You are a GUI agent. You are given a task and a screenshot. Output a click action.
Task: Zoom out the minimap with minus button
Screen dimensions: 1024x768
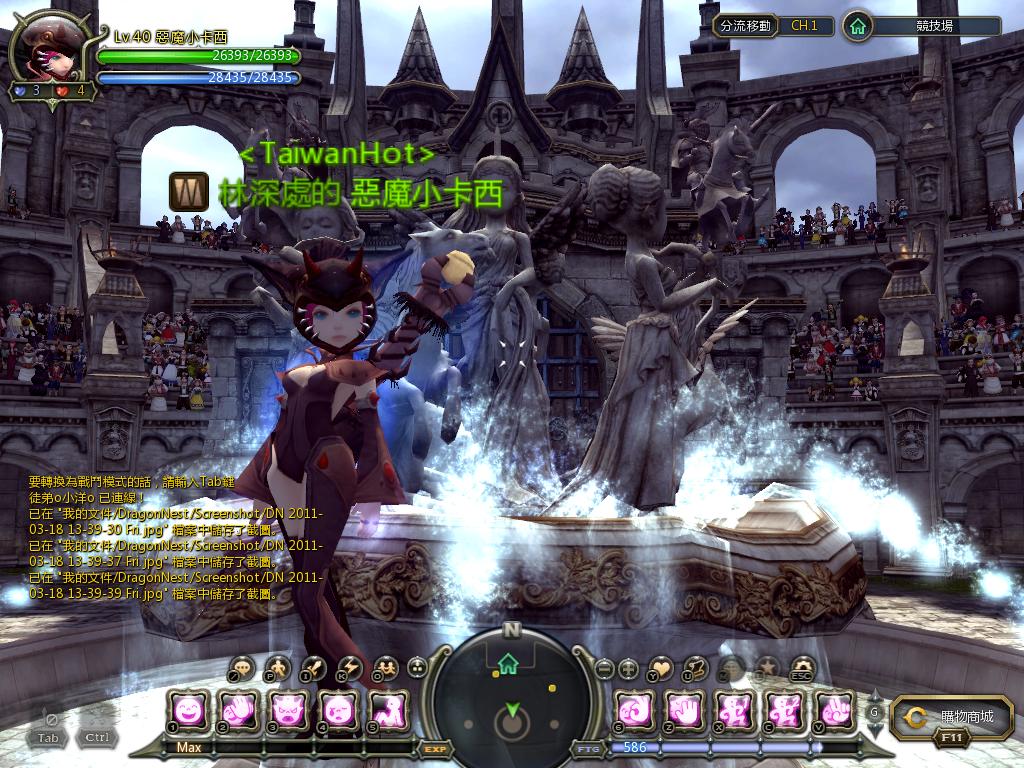click(603, 669)
